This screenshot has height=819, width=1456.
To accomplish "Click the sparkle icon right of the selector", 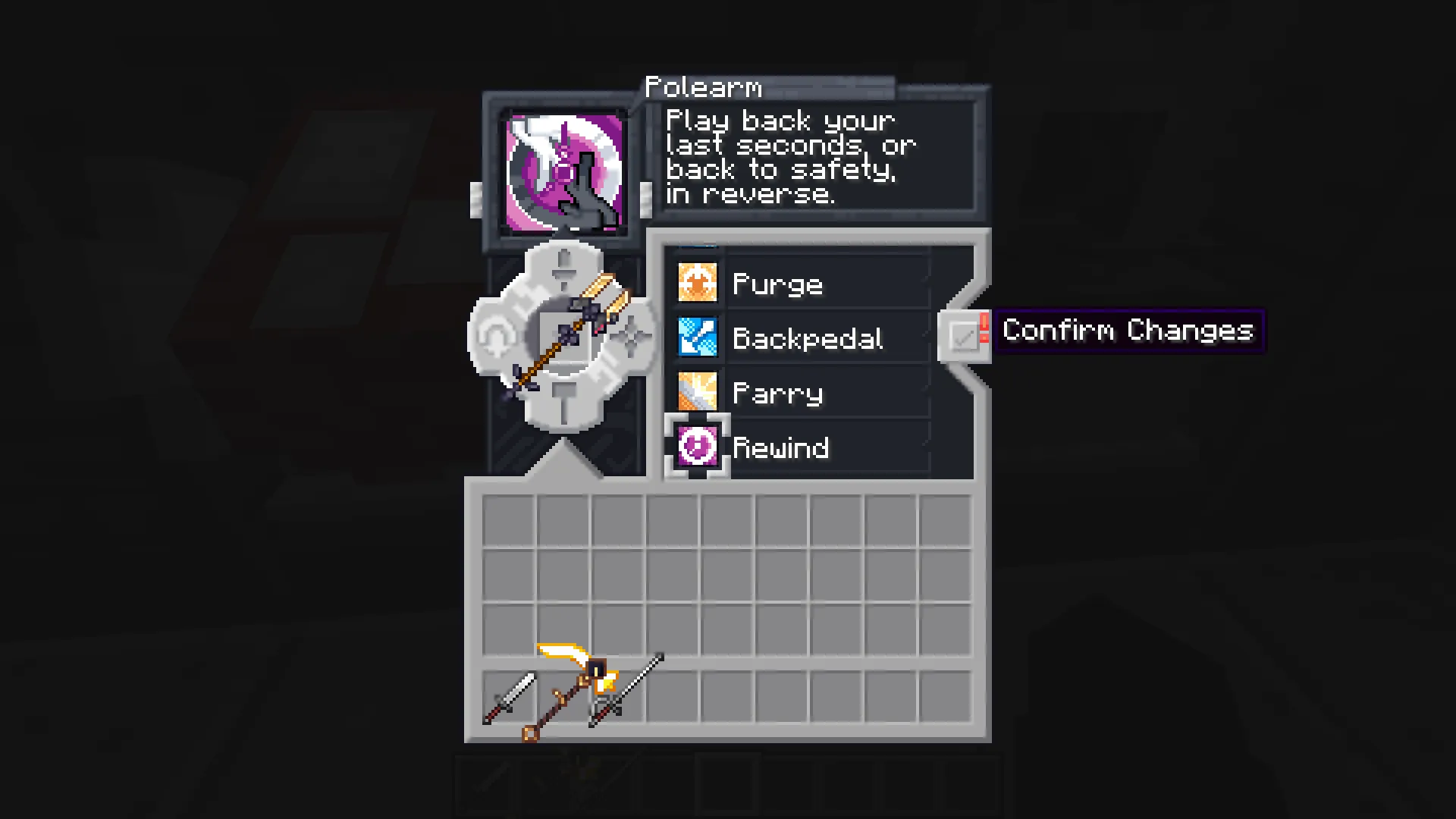I will [632, 335].
